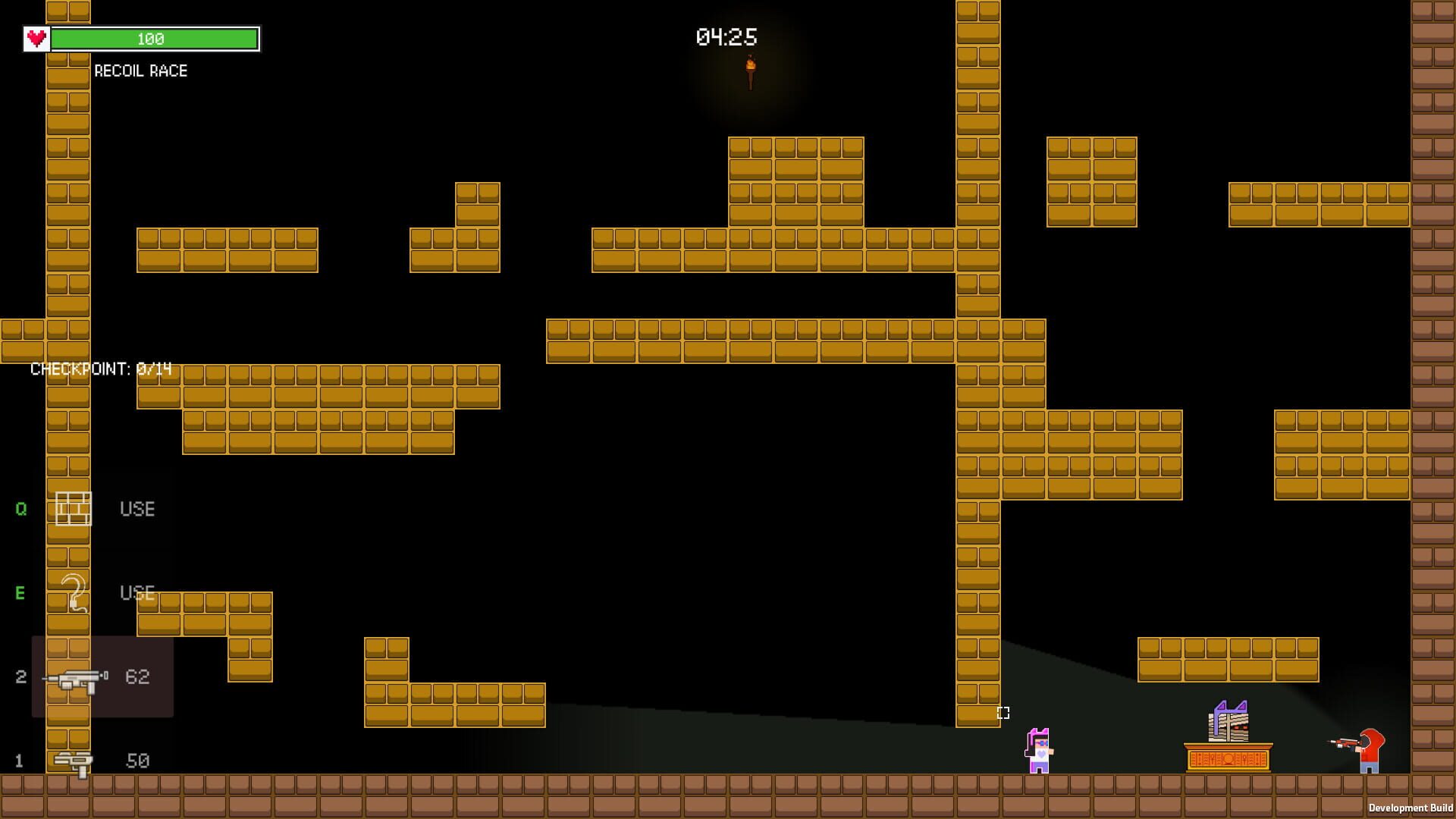Toggle the highlighted rifle slot selection
The image size is (1456, 819).
(102, 677)
